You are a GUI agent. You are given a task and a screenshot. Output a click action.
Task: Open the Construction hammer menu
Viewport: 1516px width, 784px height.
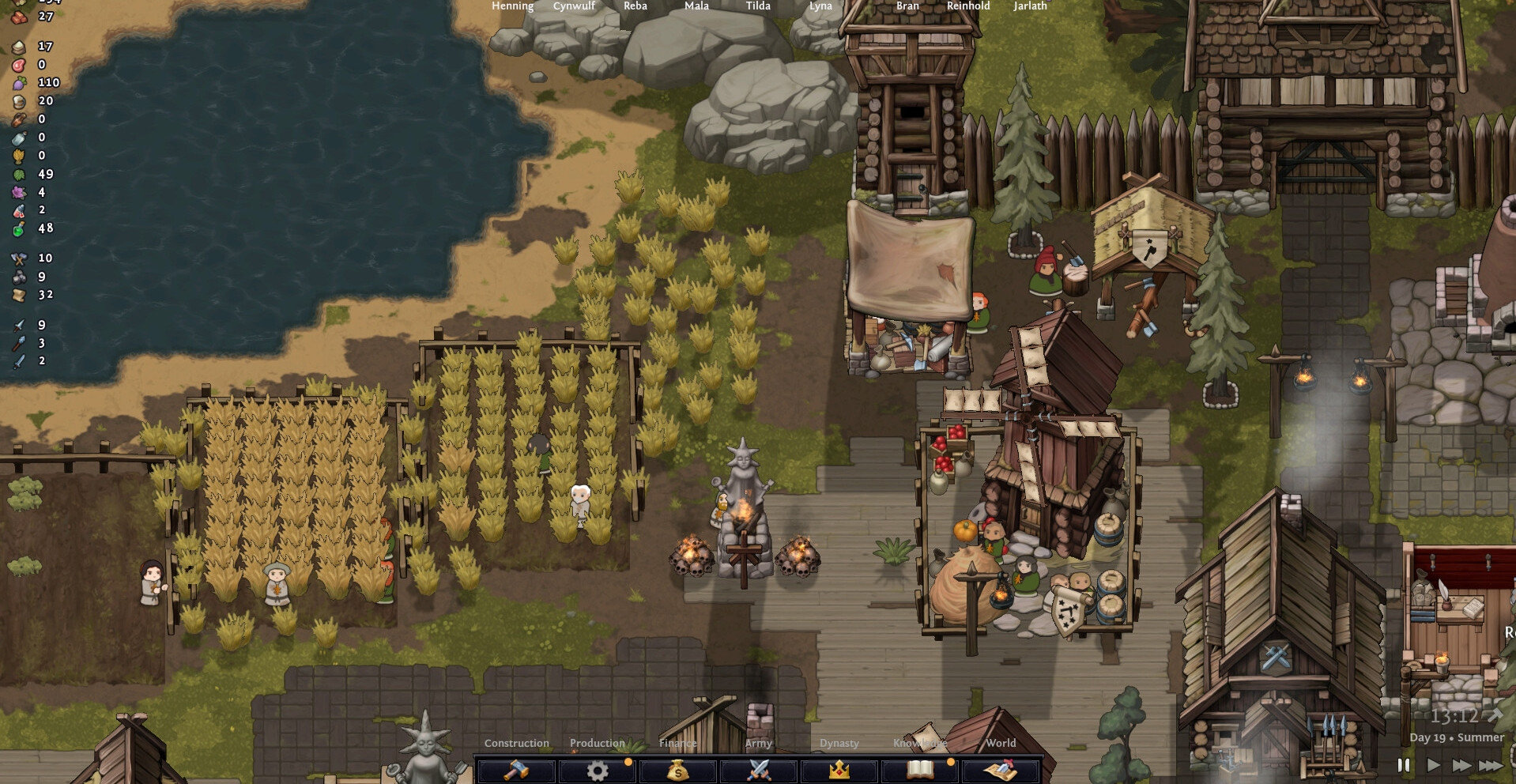pos(516,769)
